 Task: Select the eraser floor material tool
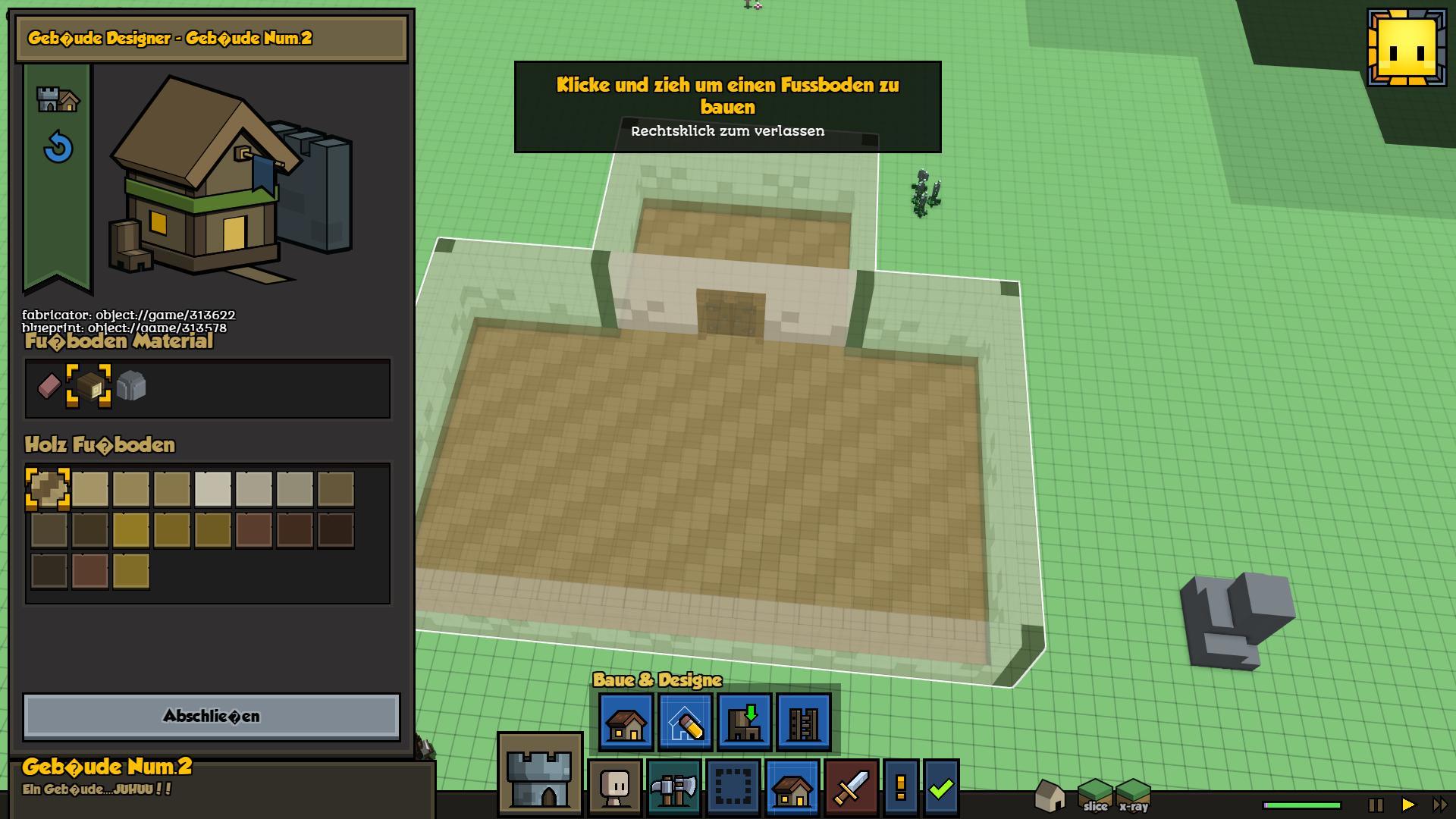(x=49, y=387)
